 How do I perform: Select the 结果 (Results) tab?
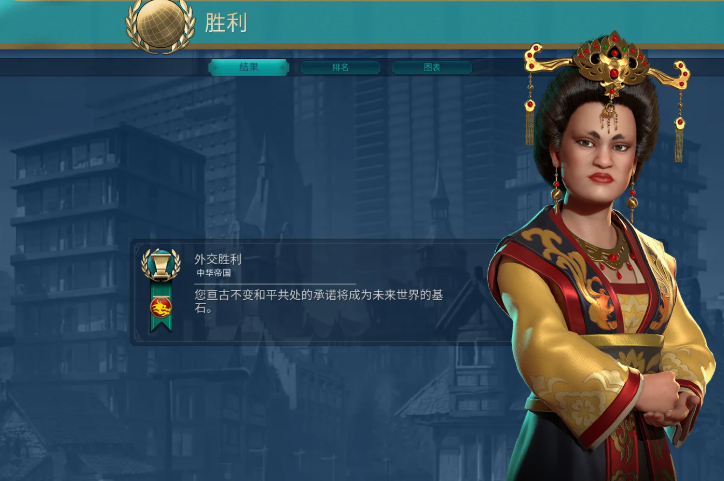(249, 67)
